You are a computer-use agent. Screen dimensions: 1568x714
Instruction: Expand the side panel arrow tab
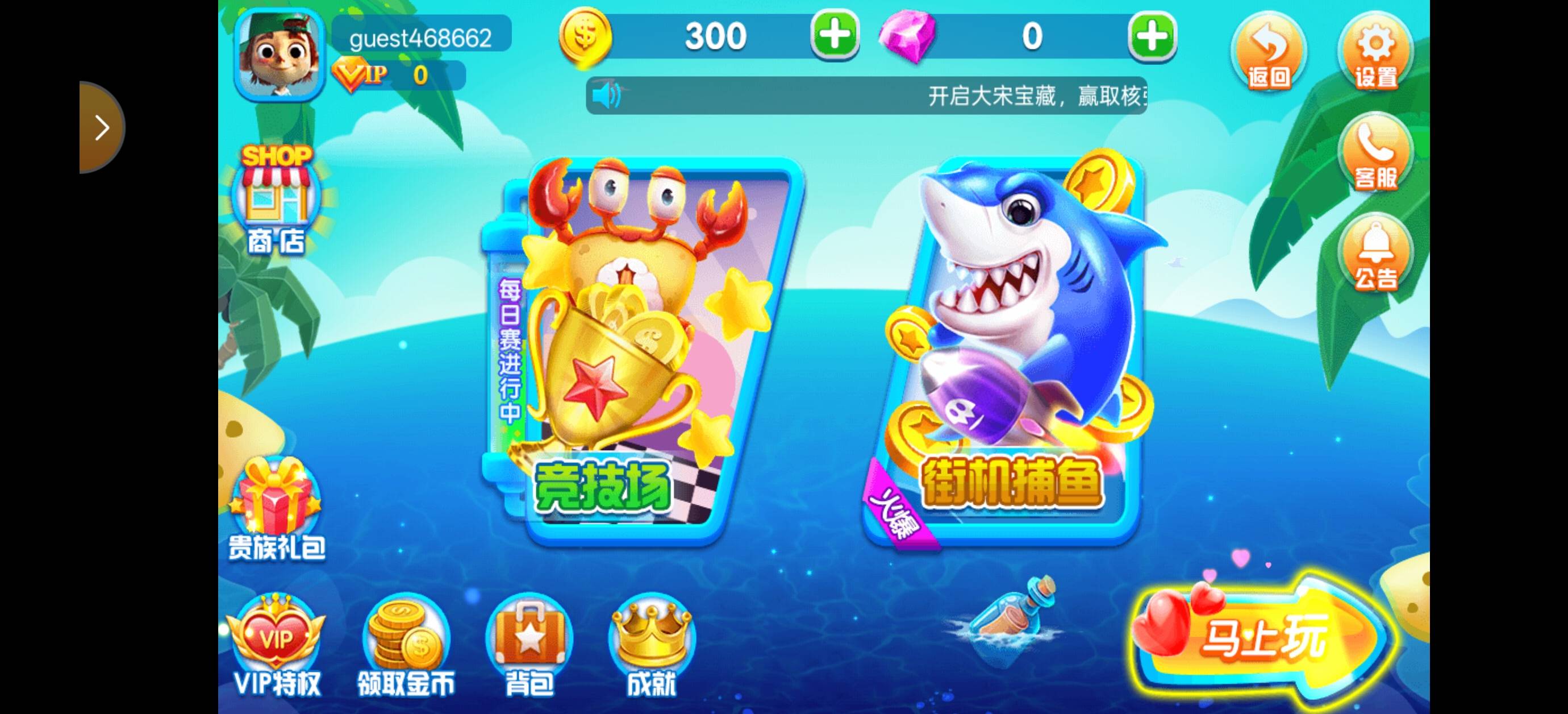pos(101,127)
